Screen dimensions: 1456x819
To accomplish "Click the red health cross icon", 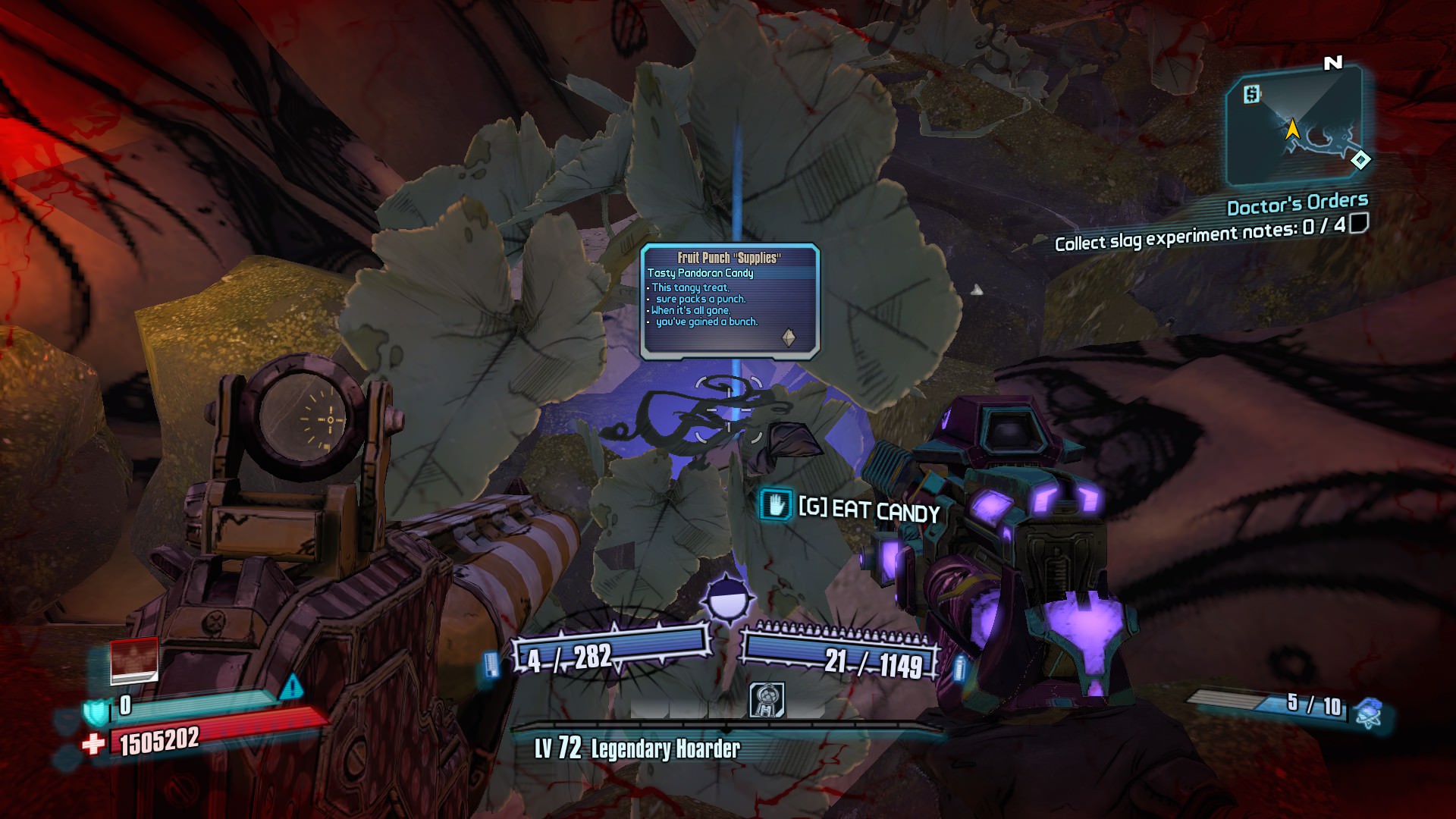I will pos(93,744).
